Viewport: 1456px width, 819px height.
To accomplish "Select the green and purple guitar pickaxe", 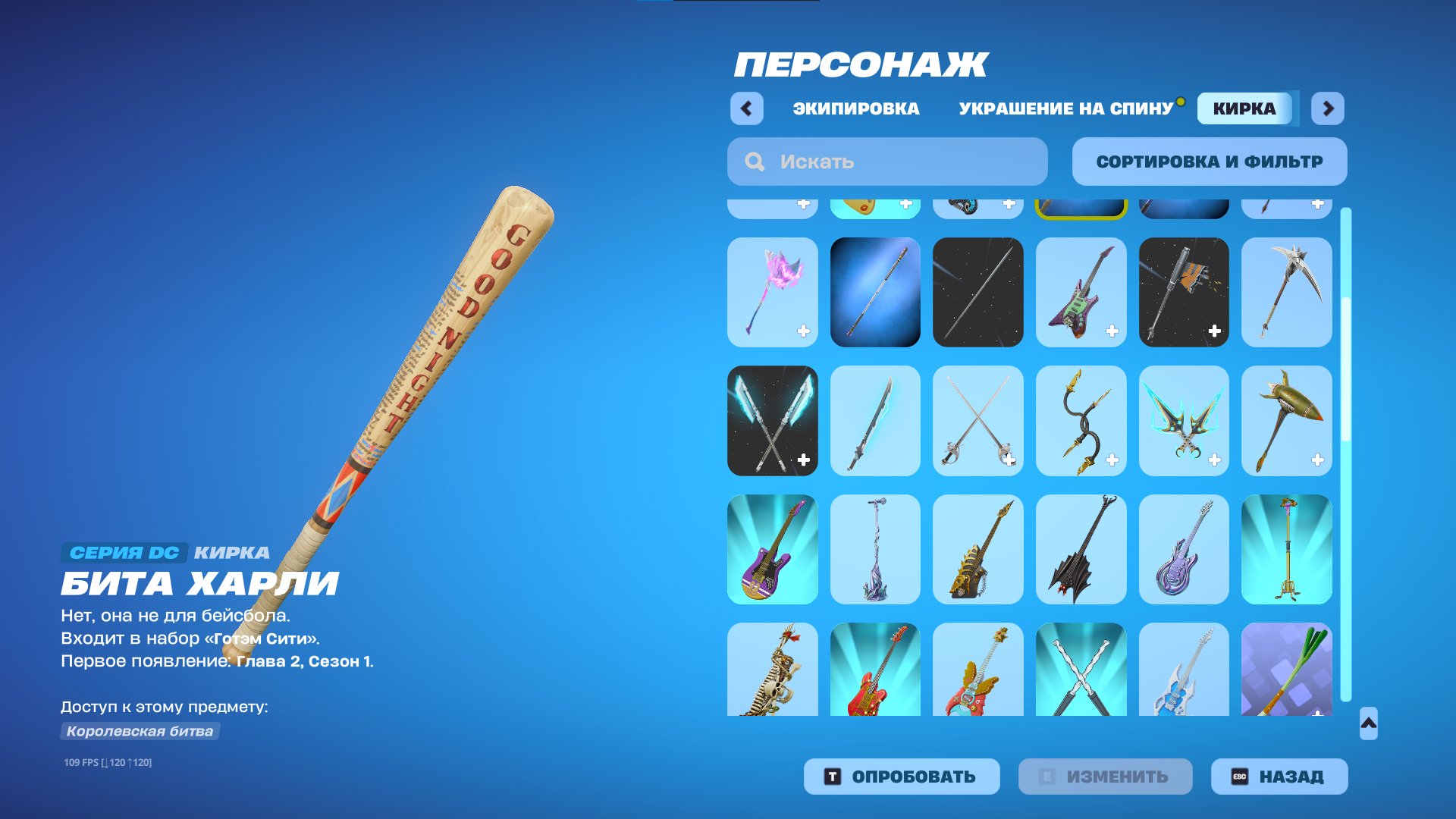I will coord(1081,292).
